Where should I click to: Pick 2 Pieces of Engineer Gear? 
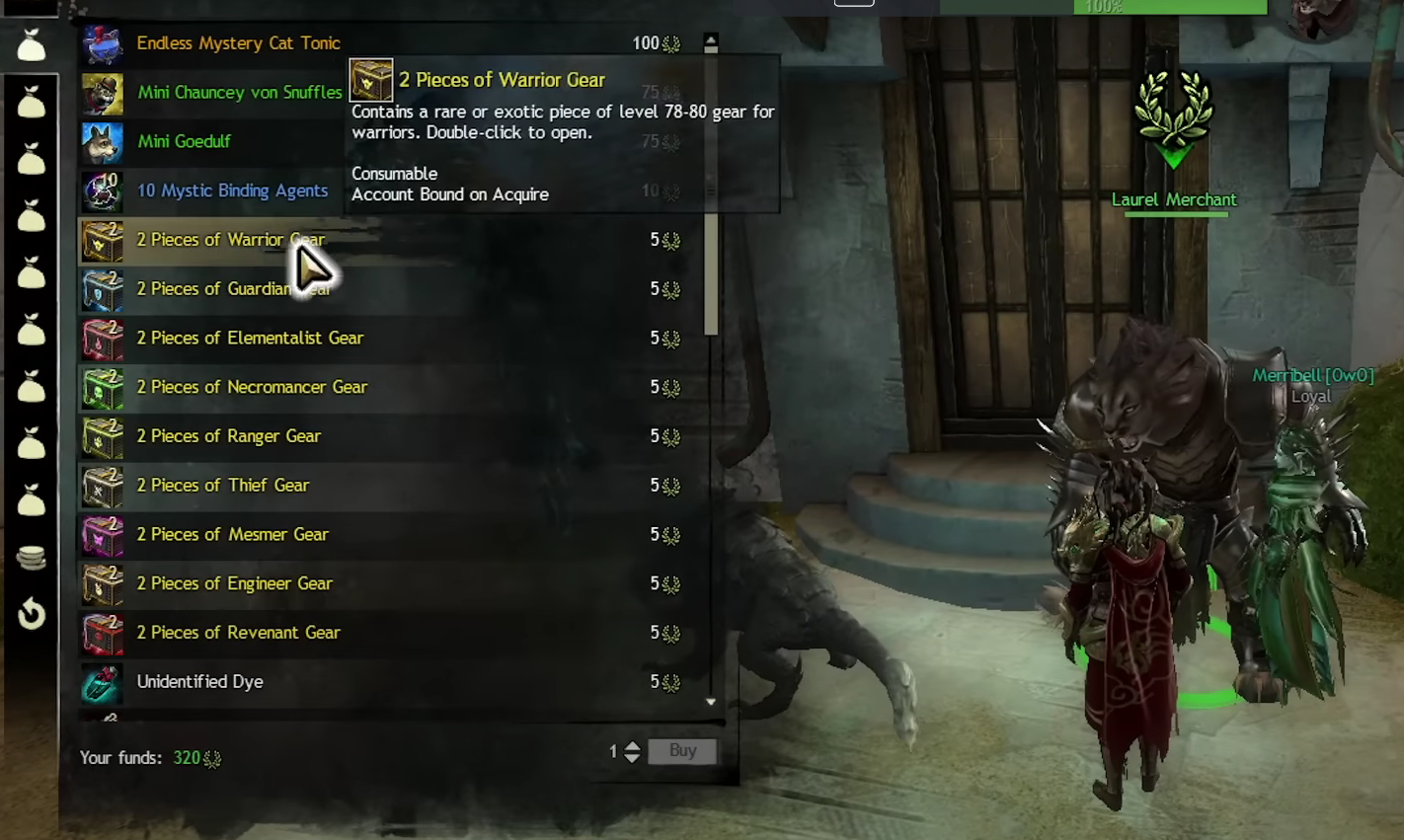pyautogui.click(x=234, y=584)
